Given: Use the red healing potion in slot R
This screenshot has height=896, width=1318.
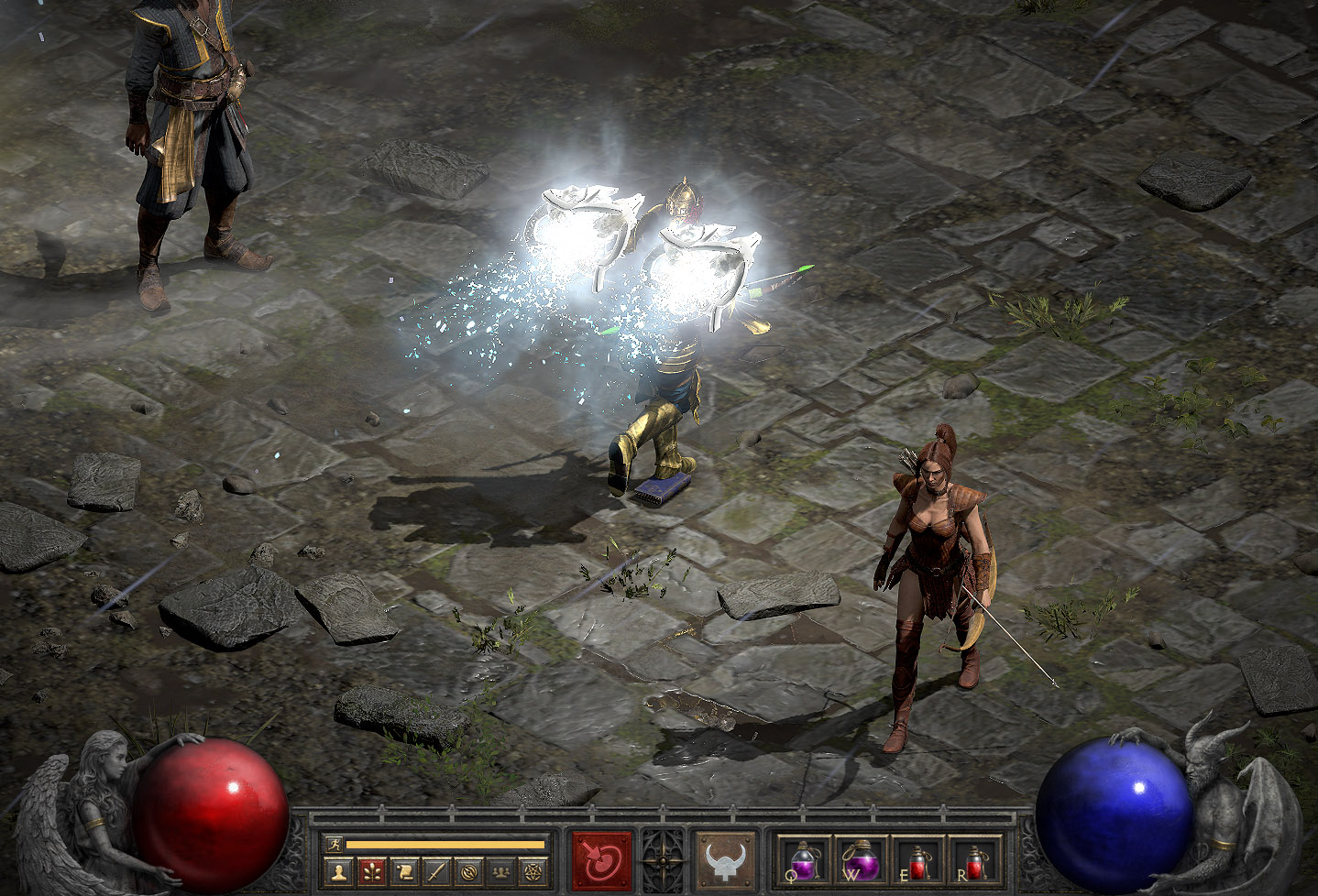Looking at the screenshot, I should 975,860.
